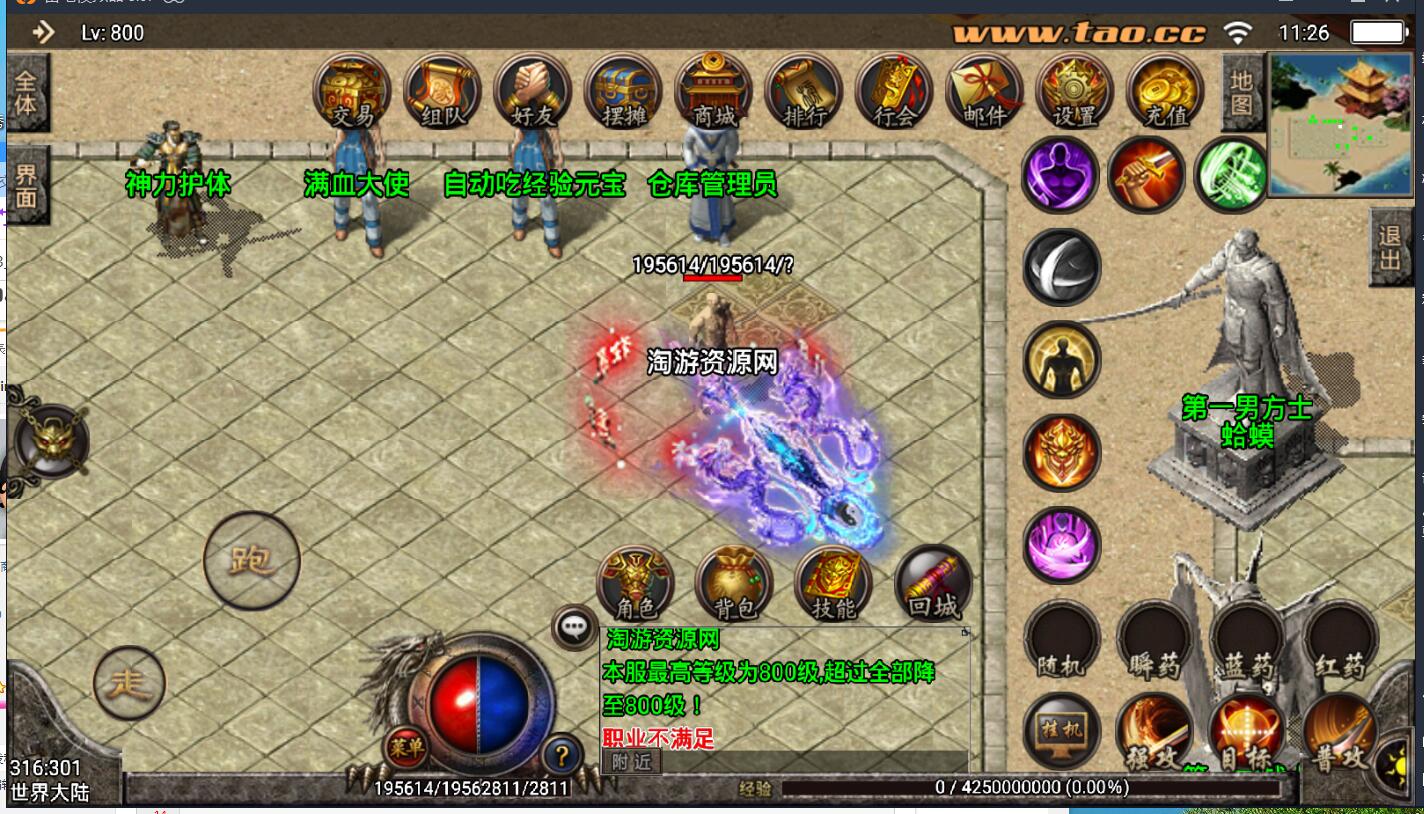Viewport: 1424px width, 814px height.
Task: Open the 设置 settings menu
Action: 1075,92
